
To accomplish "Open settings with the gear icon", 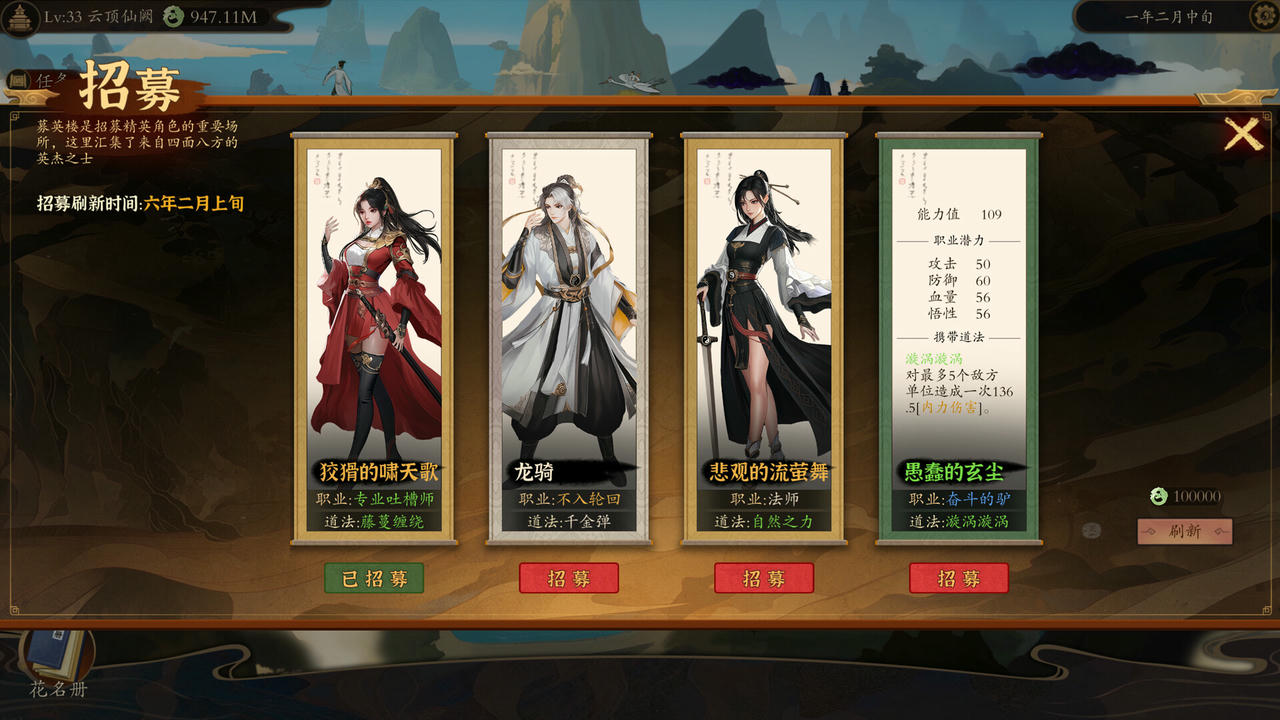I will pos(1264,16).
